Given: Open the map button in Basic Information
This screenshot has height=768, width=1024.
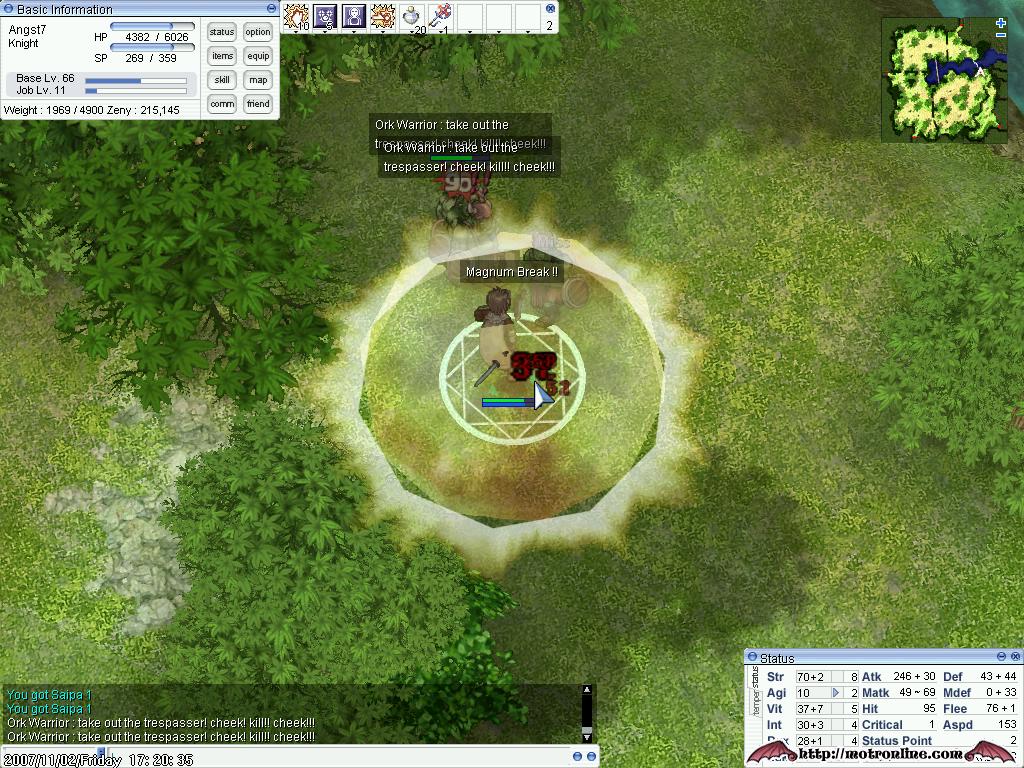Looking at the screenshot, I should [258, 80].
